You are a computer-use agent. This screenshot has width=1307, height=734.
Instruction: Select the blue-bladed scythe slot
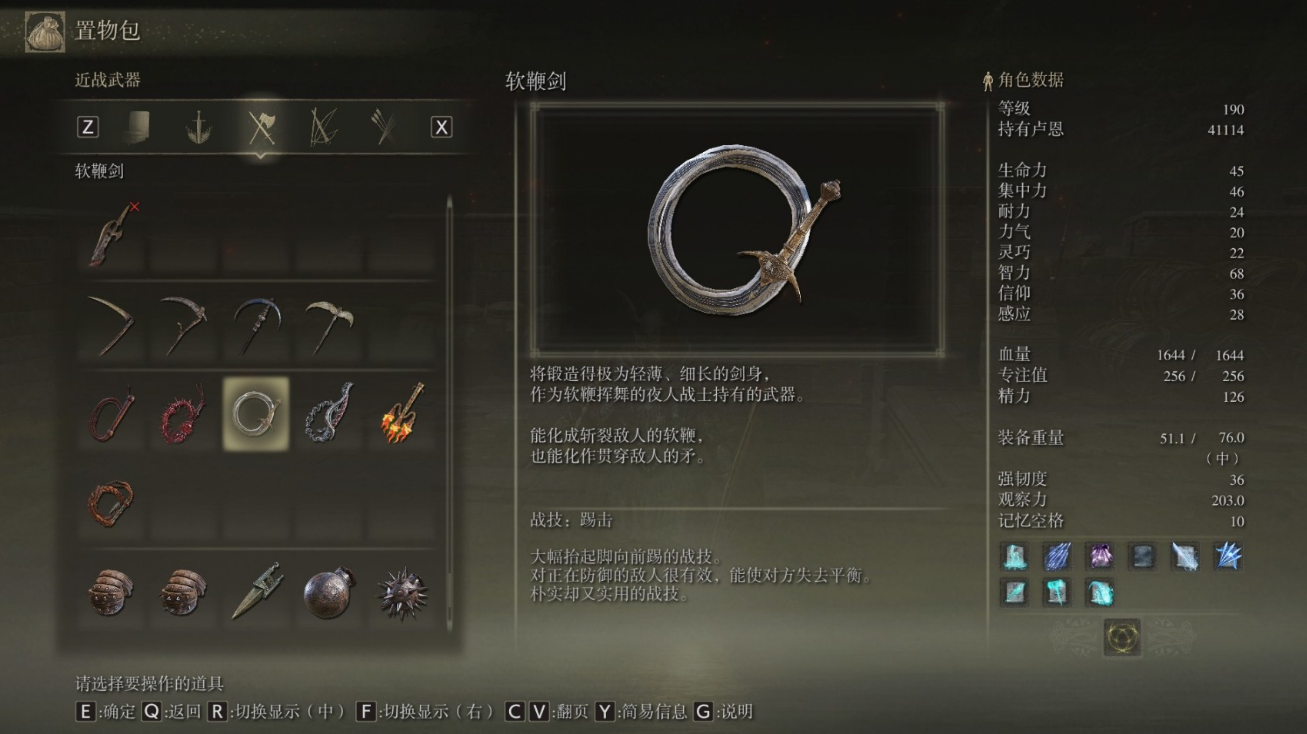pyautogui.click(x=256, y=324)
